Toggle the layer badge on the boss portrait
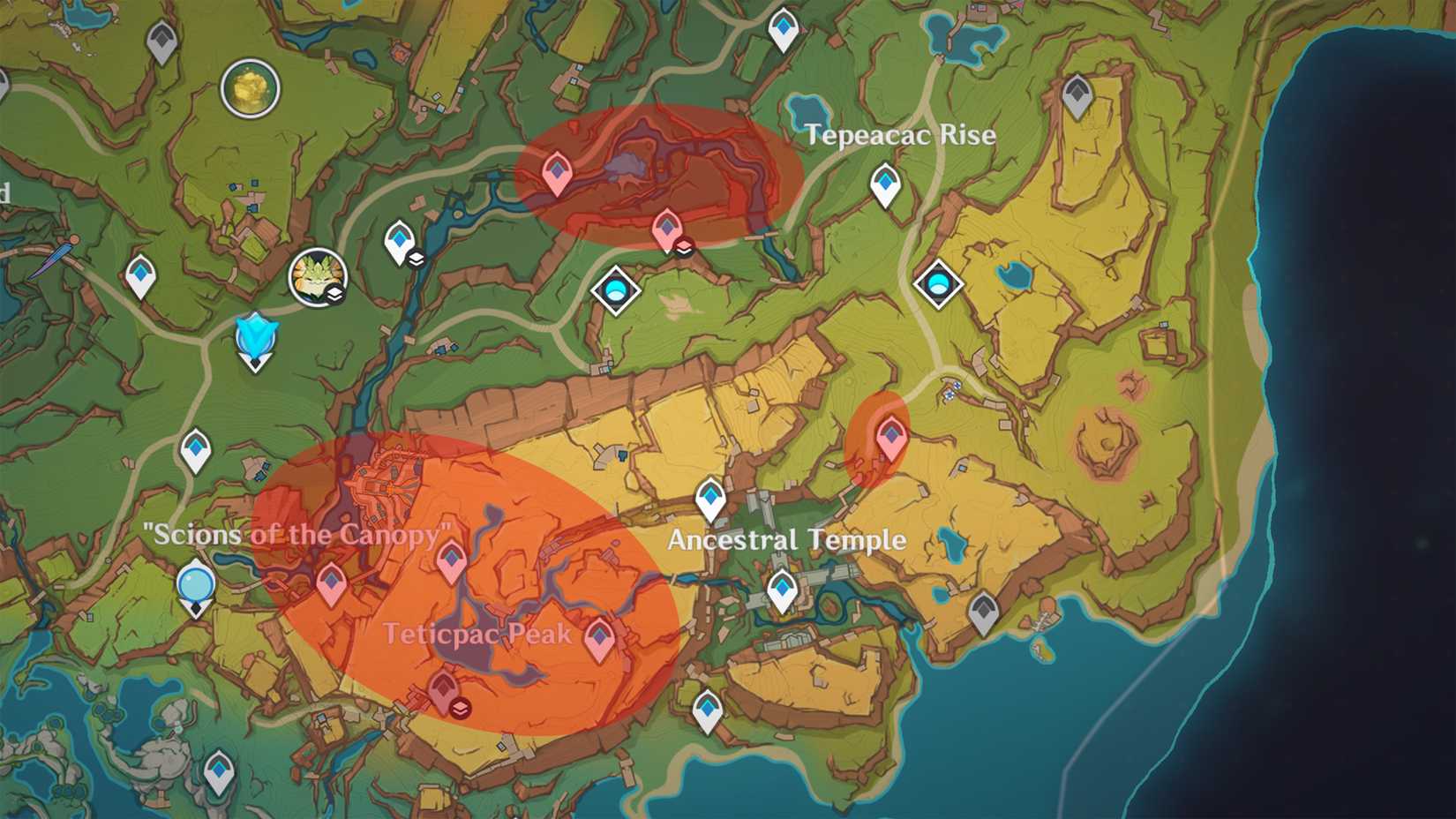The image size is (1456, 819). [334, 293]
